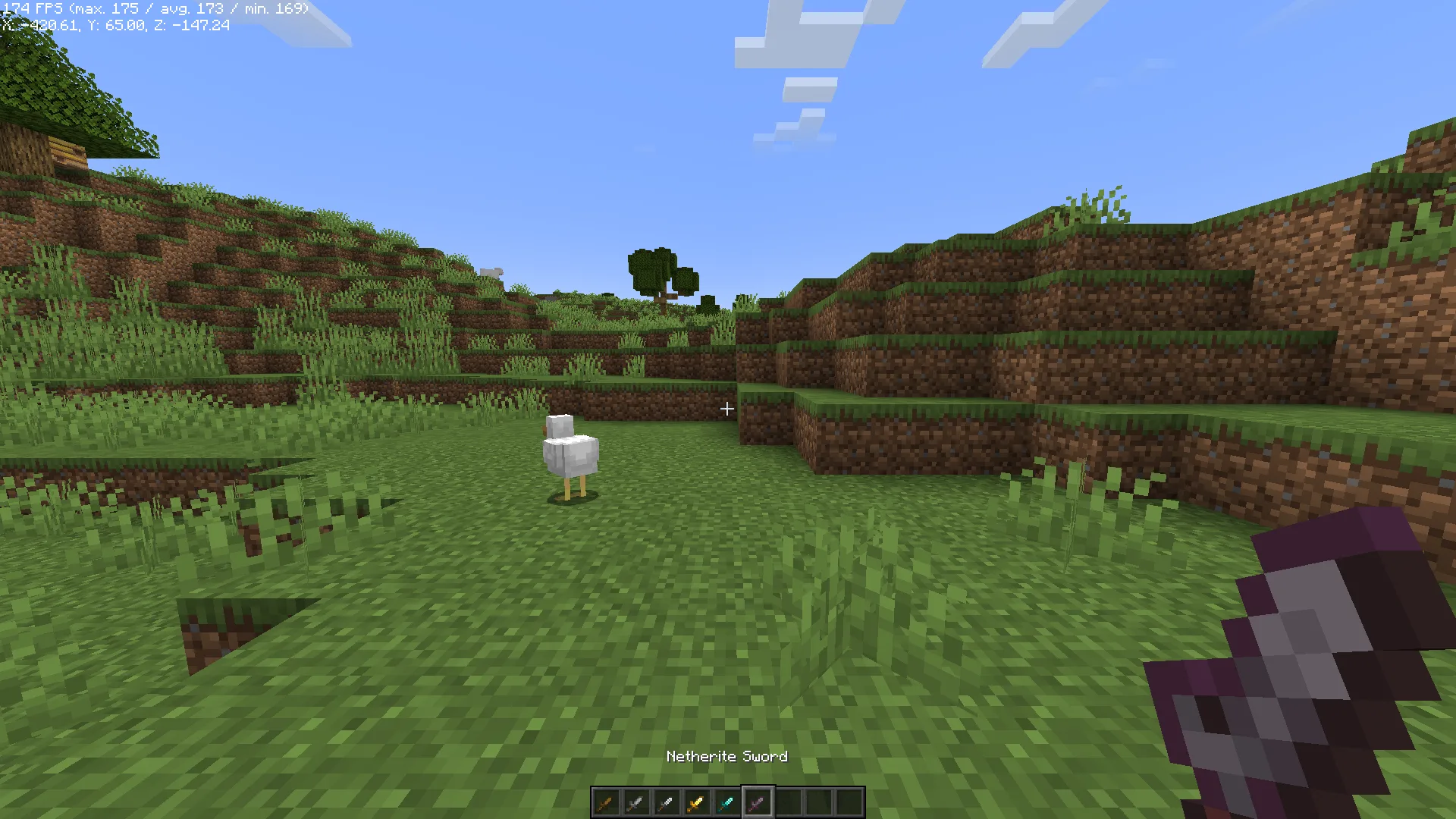Image resolution: width=1456 pixels, height=819 pixels.
Task: Select the diamond sword in the hotbar
Action: 727,802
